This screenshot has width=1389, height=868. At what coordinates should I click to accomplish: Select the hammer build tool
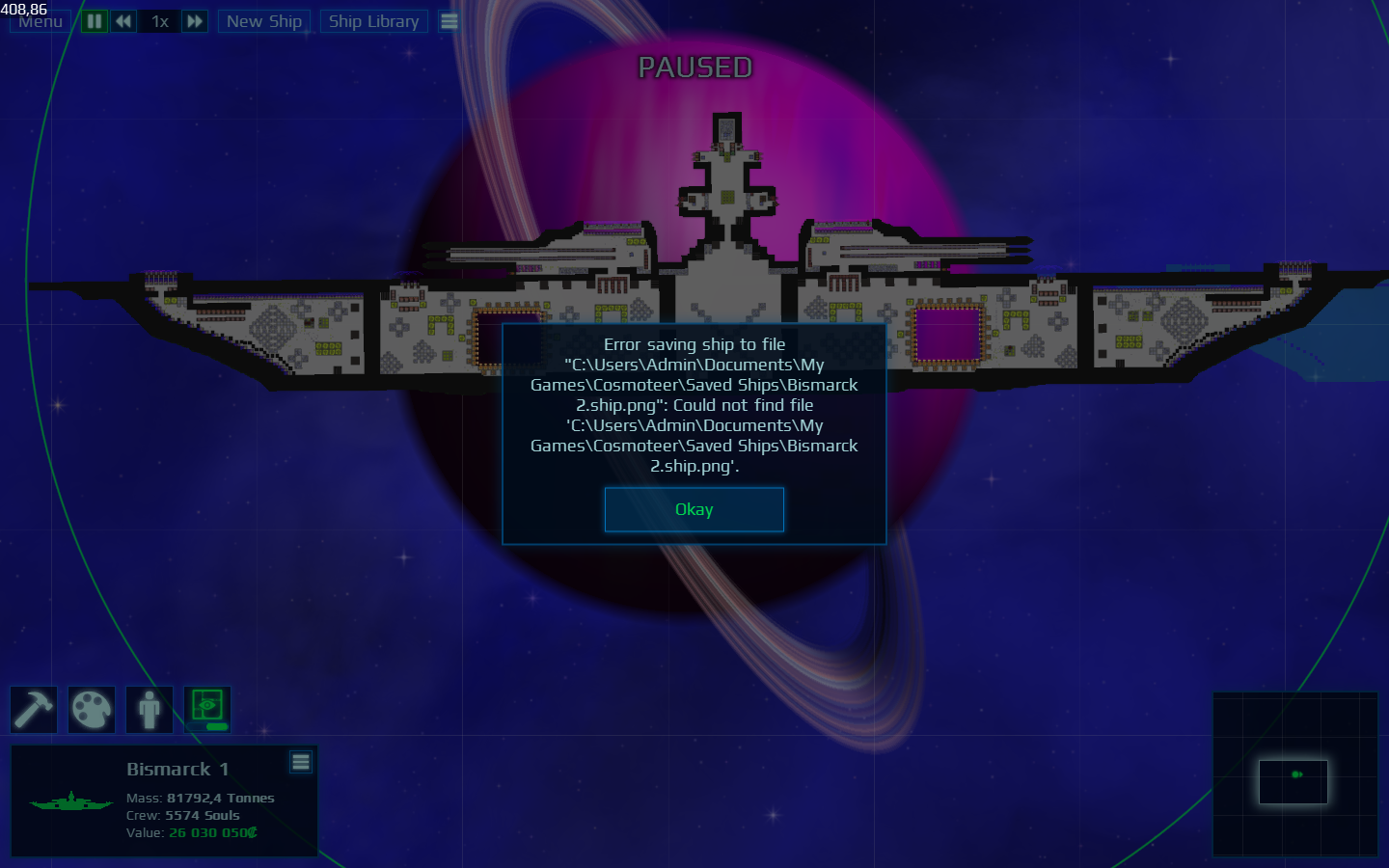pos(34,710)
